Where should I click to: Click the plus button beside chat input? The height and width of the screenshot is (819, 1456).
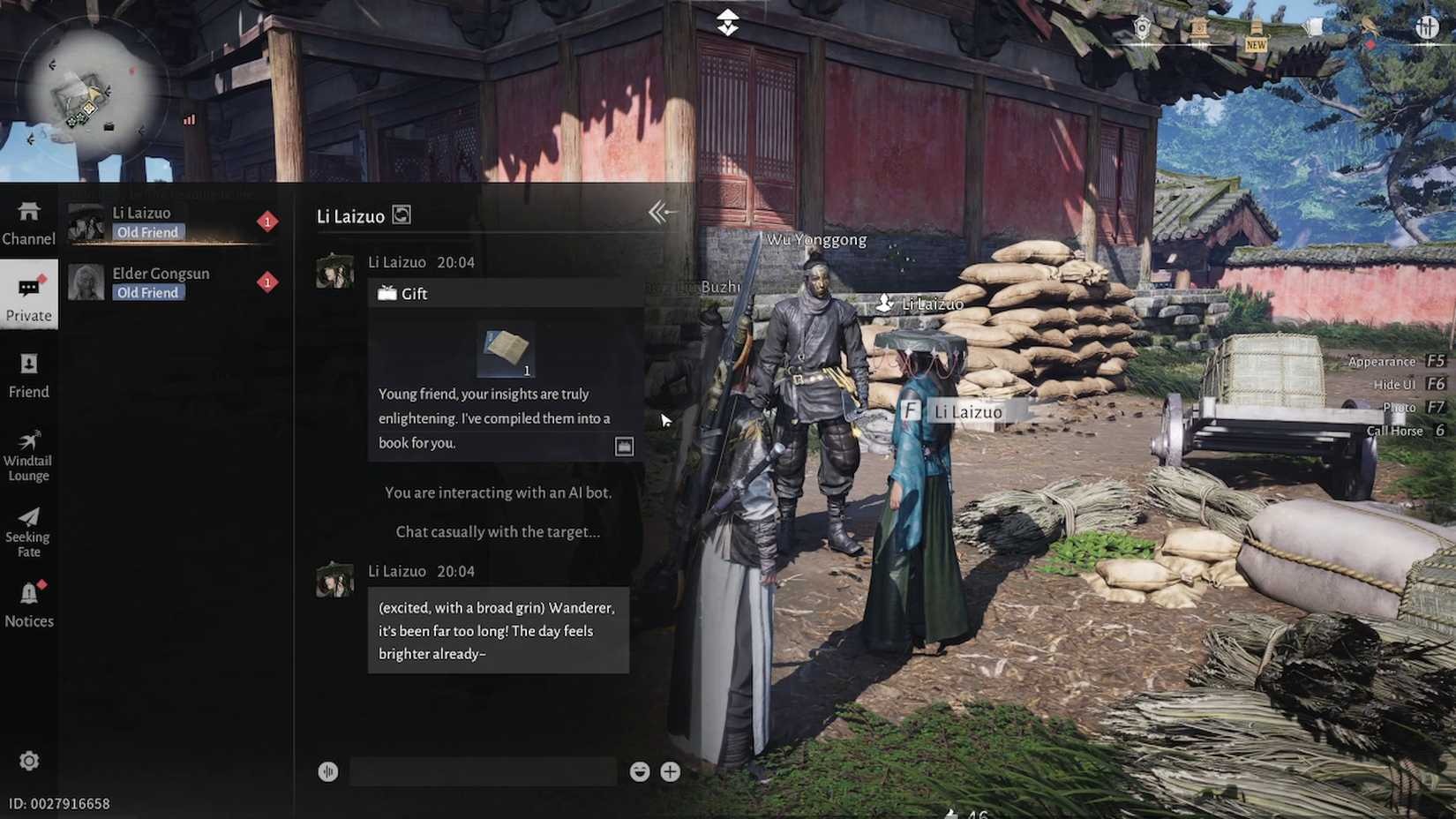(x=671, y=771)
